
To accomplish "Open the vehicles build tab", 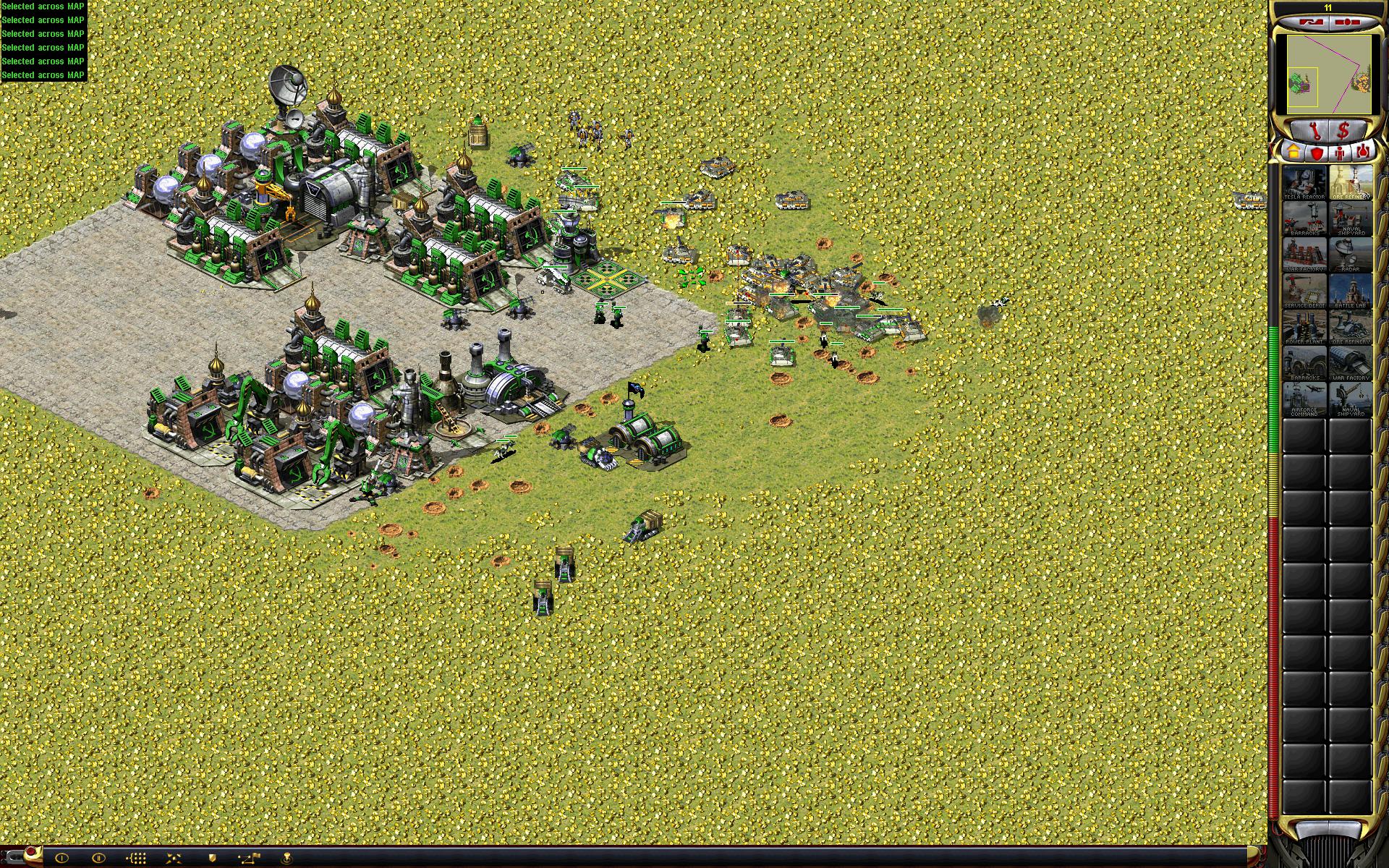I will pyautogui.click(x=1364, y=153).
